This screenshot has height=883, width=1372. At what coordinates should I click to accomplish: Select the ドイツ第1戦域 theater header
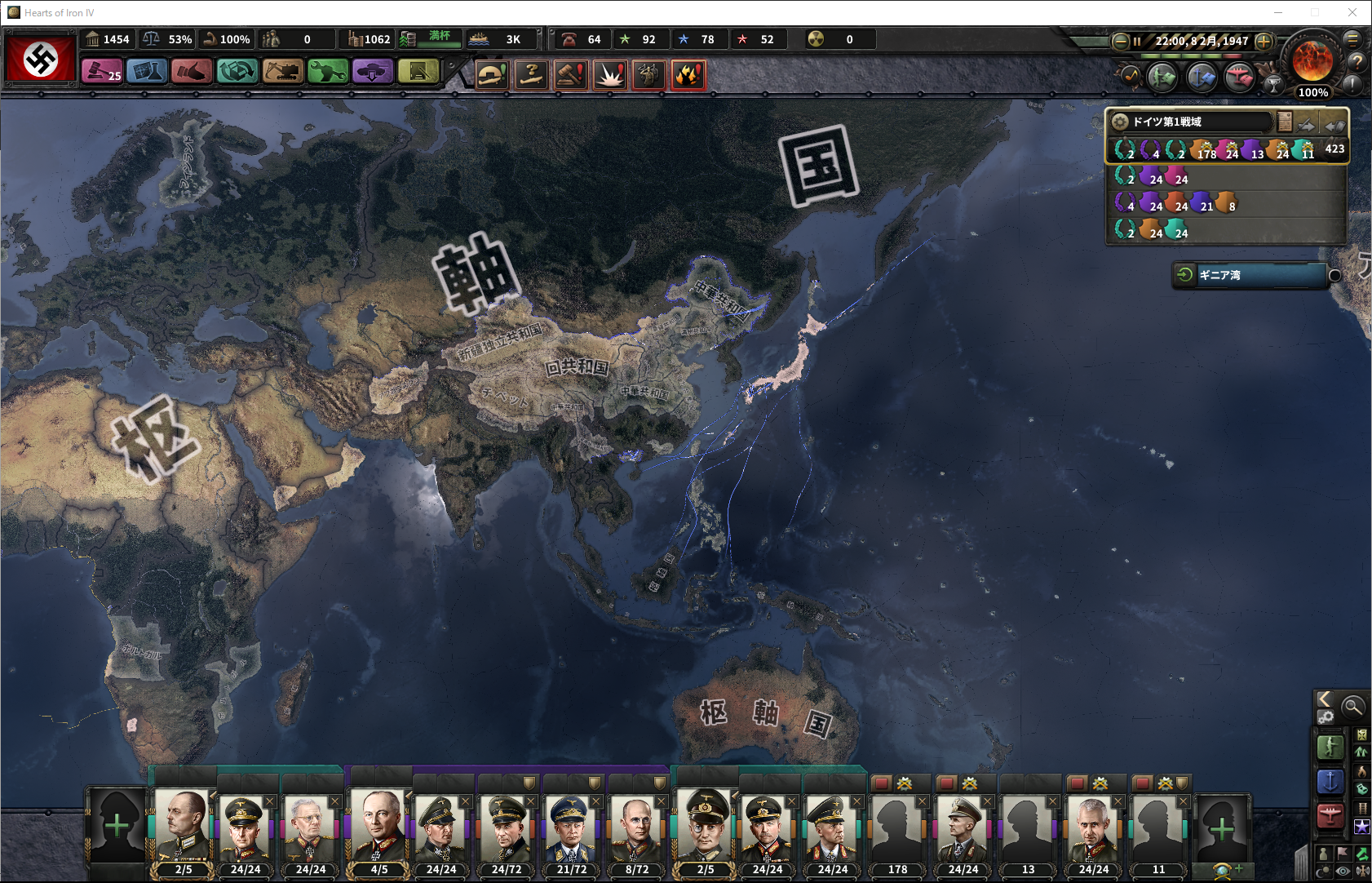(1191, 122)
